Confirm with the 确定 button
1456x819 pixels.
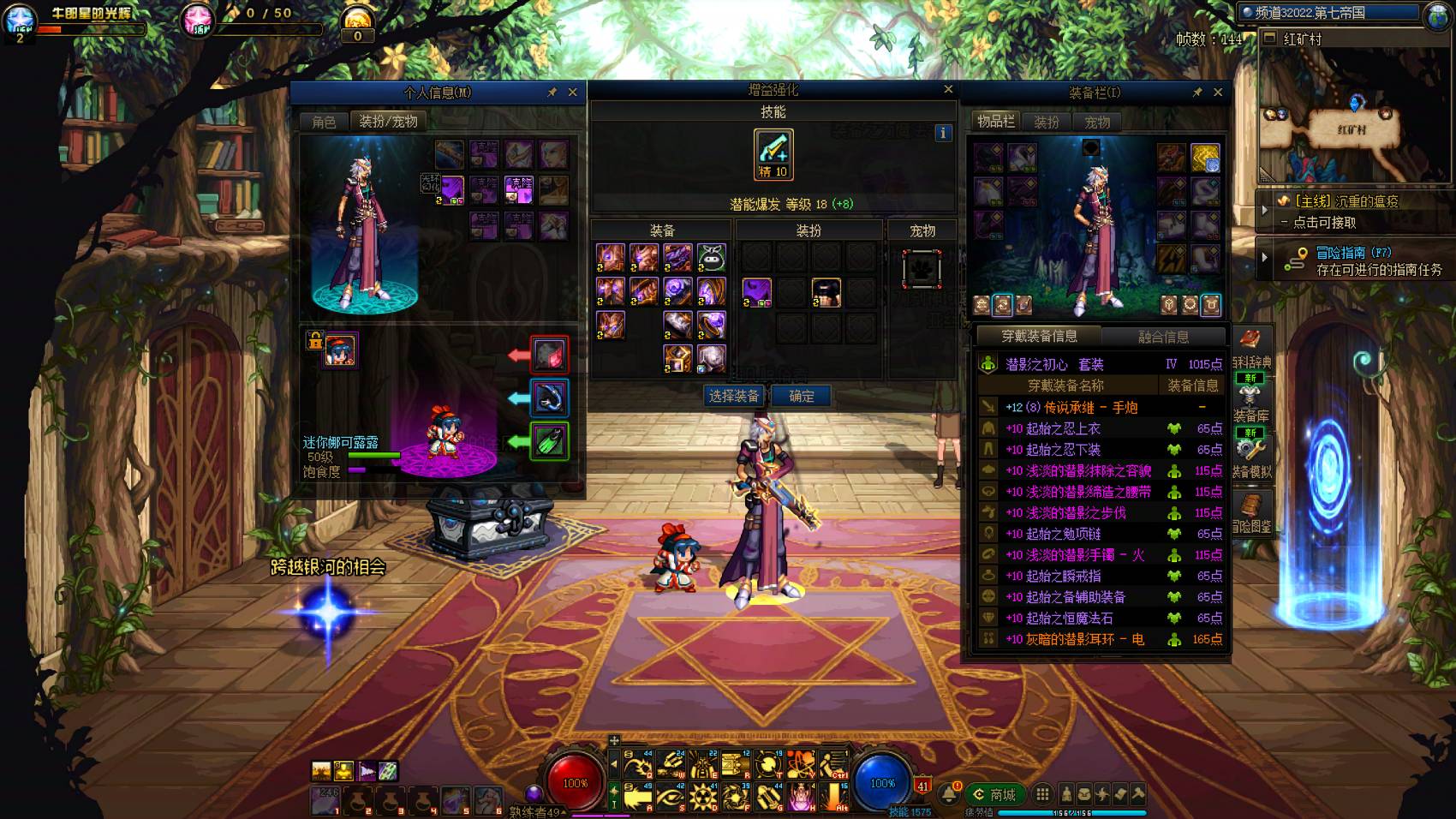(x=802, y=396)
